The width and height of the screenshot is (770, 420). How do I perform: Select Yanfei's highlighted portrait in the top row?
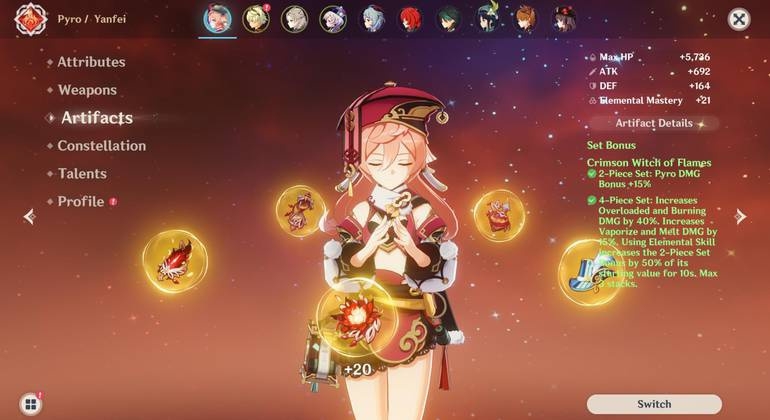click(217, 19)
